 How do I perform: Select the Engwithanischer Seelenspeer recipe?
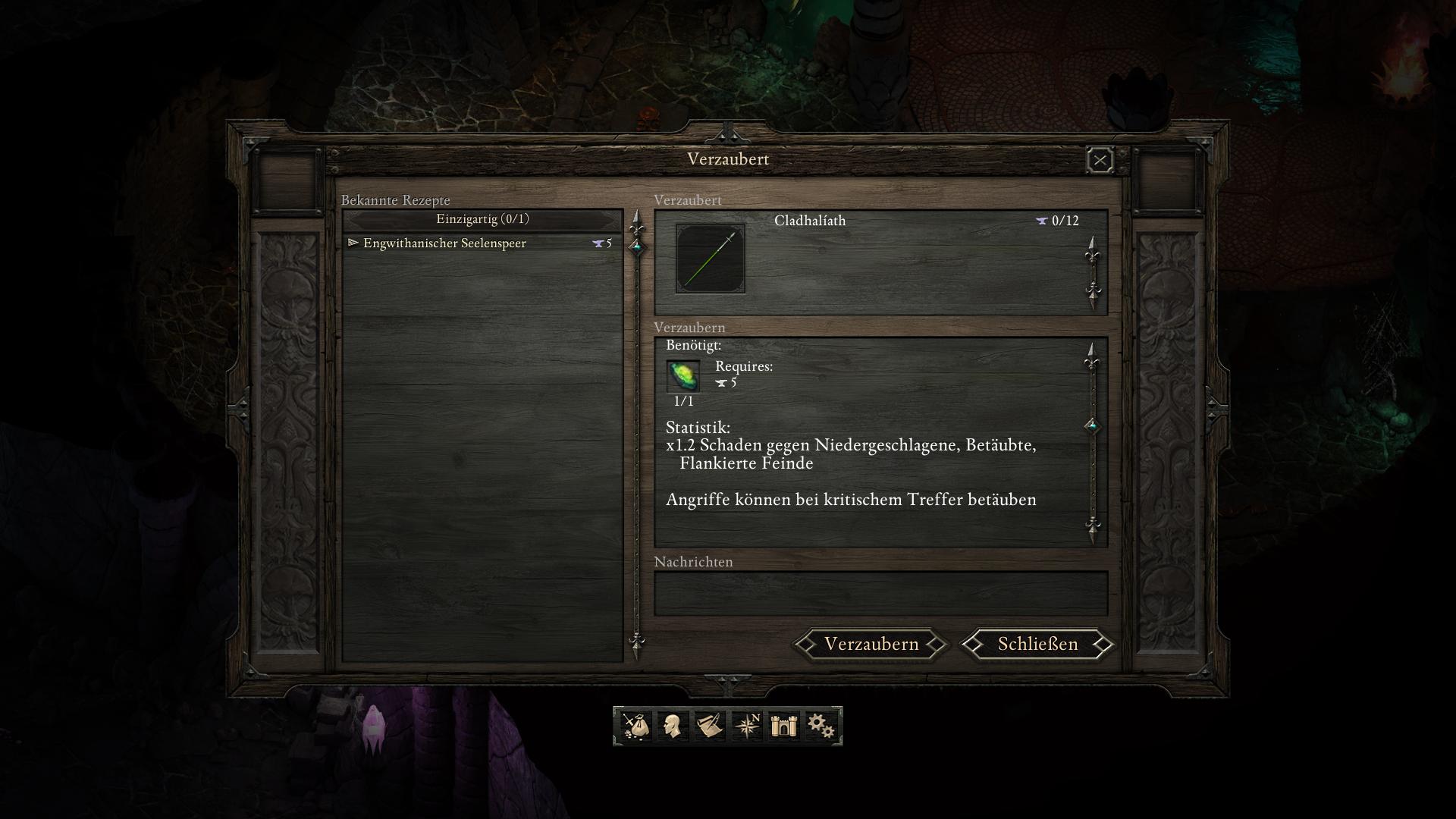[x=444, y=243]
